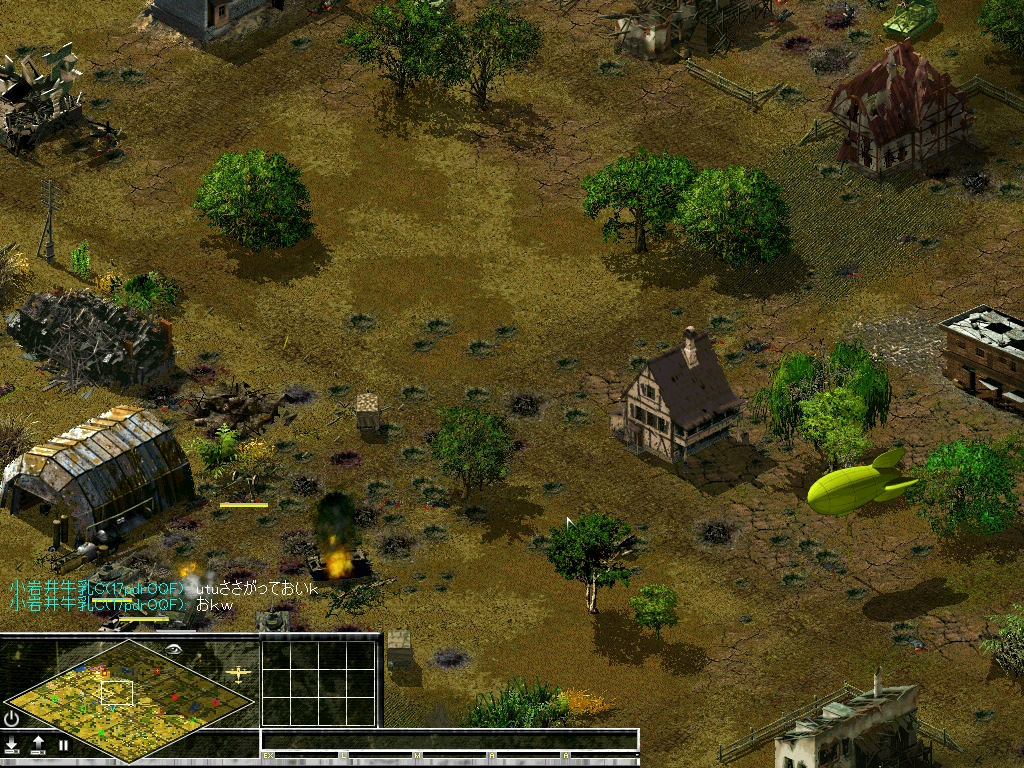Click the down-arrow load button
Image resolution: width=1024 pixels, height=768 pixels.
pyautogui.click(x=12, y=745)
